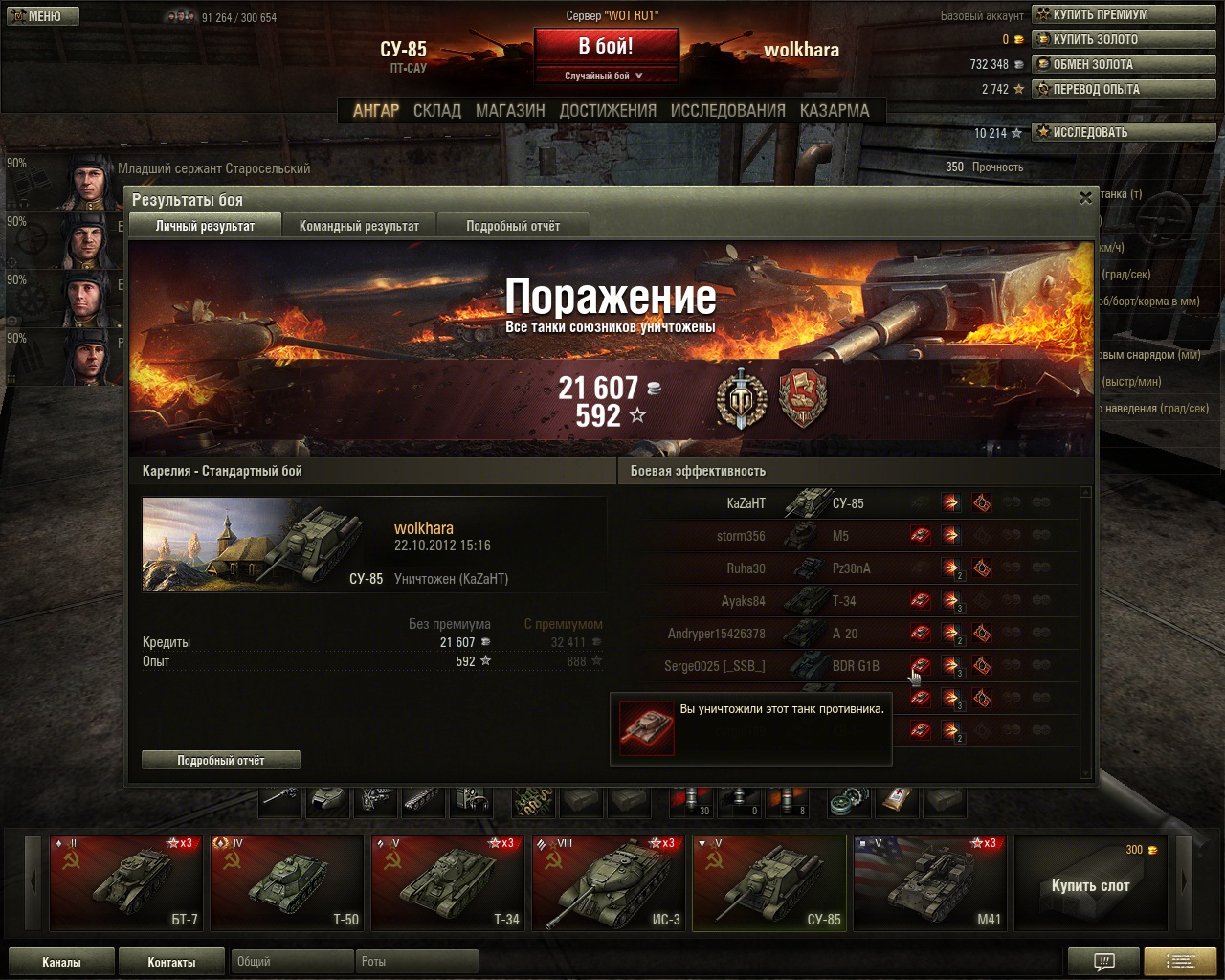The image size is (1225, 980).
Task: Start battle with В бой! button
Action: [x=605, y=47]
